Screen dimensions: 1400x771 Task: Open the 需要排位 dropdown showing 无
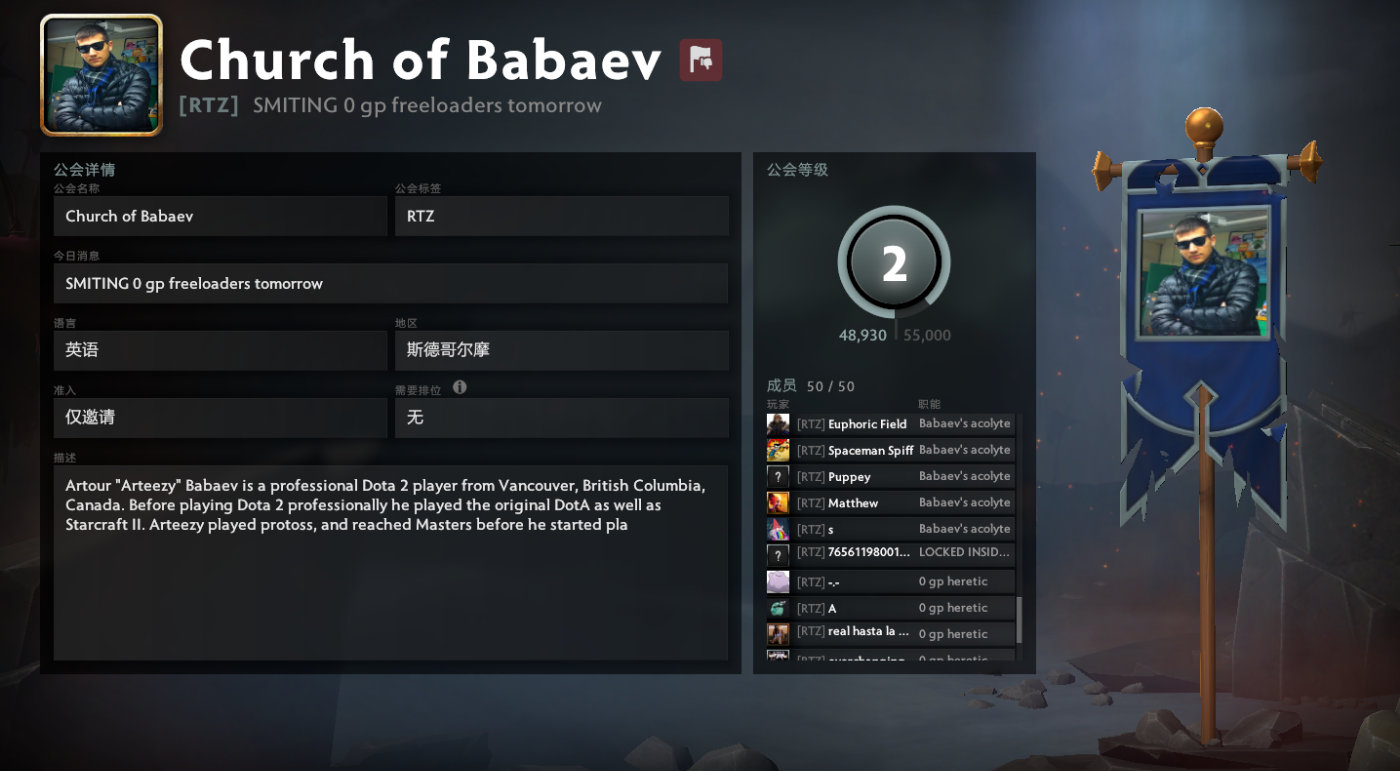point(562,417)
